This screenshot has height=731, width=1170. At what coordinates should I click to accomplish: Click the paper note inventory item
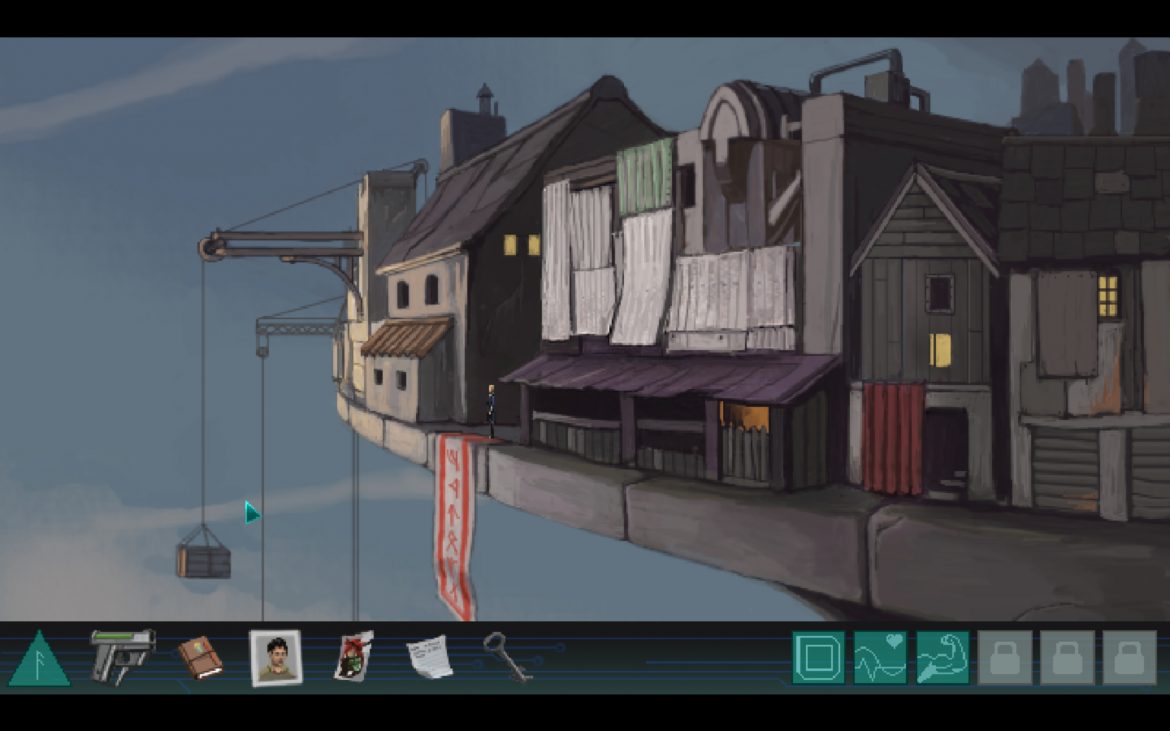(429, 658)
